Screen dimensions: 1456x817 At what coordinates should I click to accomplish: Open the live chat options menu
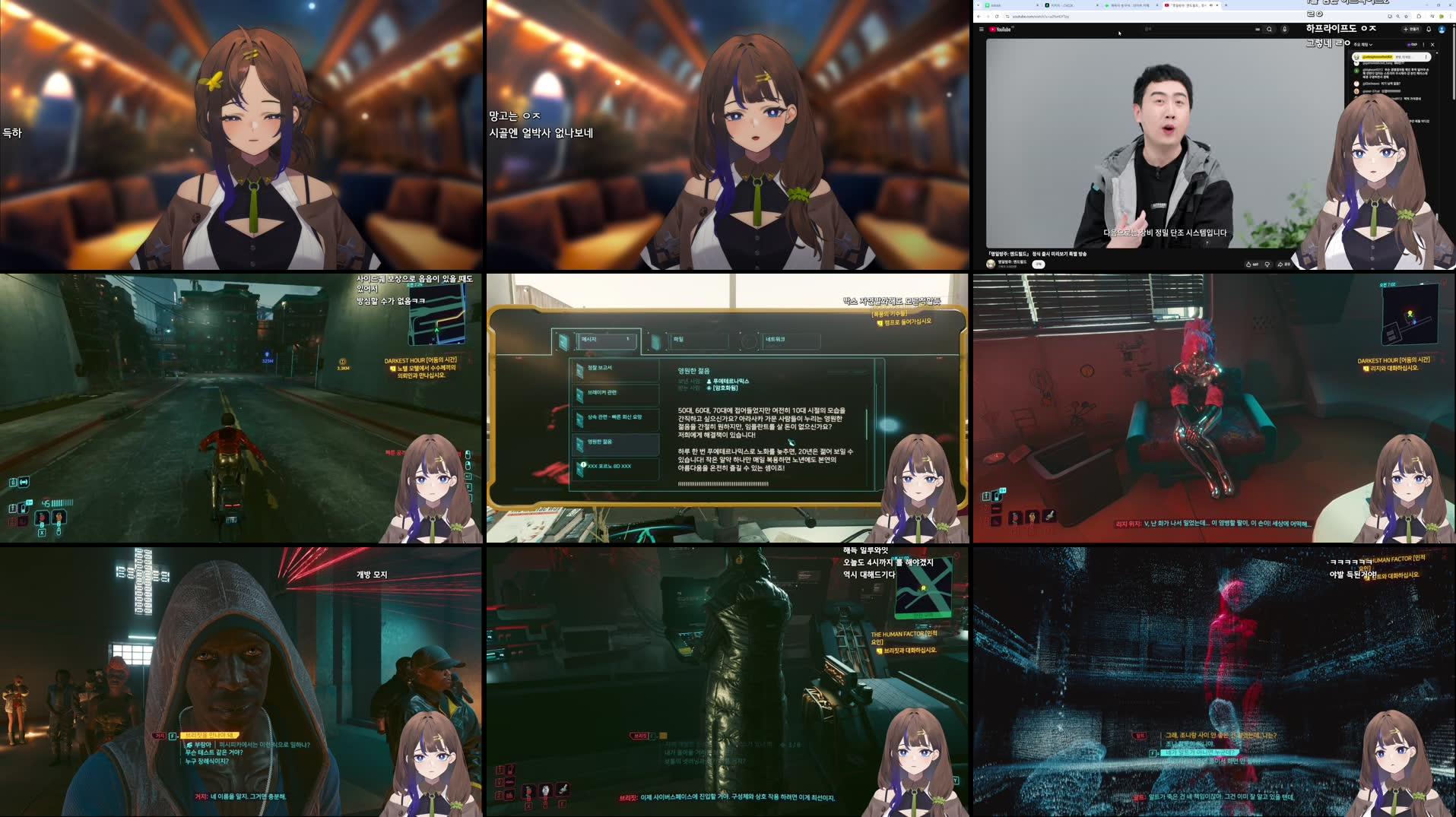point(1423,44)
